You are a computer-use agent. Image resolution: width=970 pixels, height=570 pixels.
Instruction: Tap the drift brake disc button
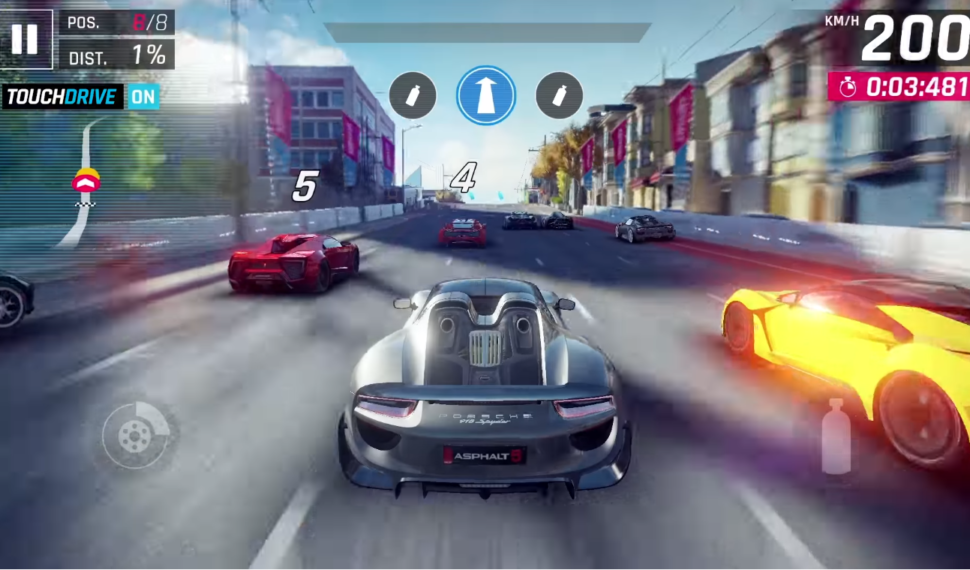(137, 436)
